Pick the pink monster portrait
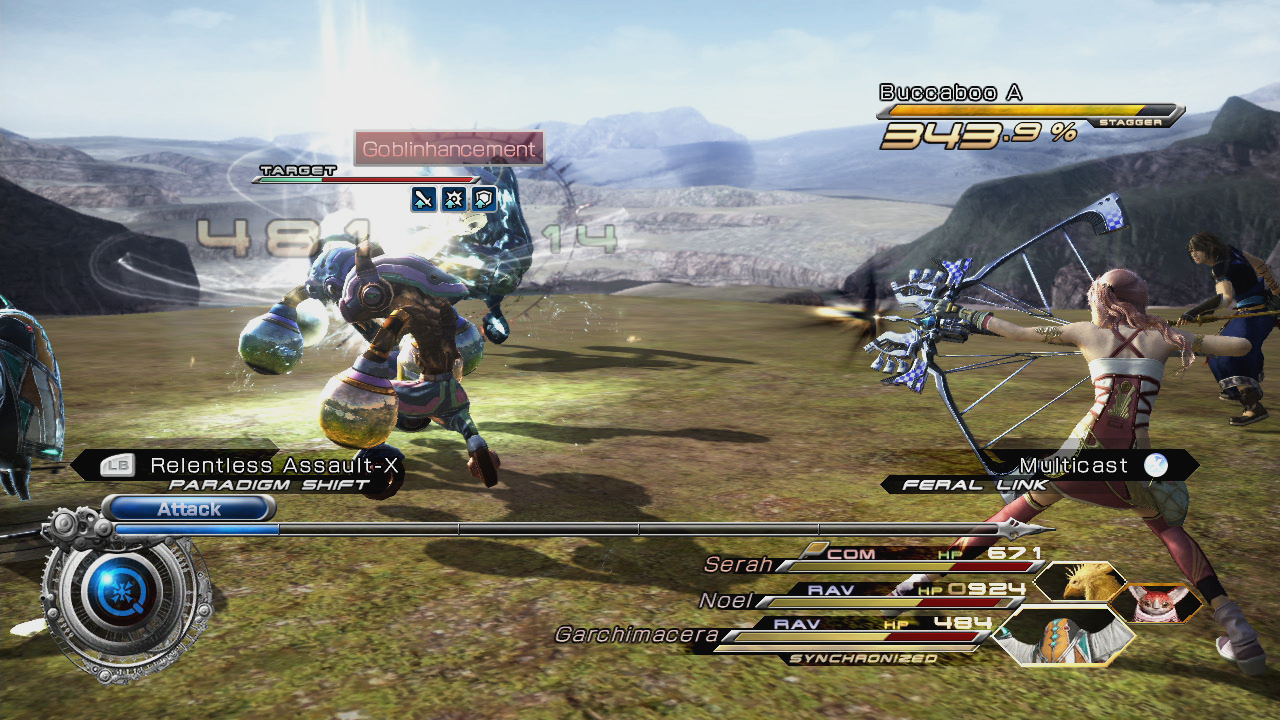This screenshot has height=720, width=1280. pos(1154,603)
